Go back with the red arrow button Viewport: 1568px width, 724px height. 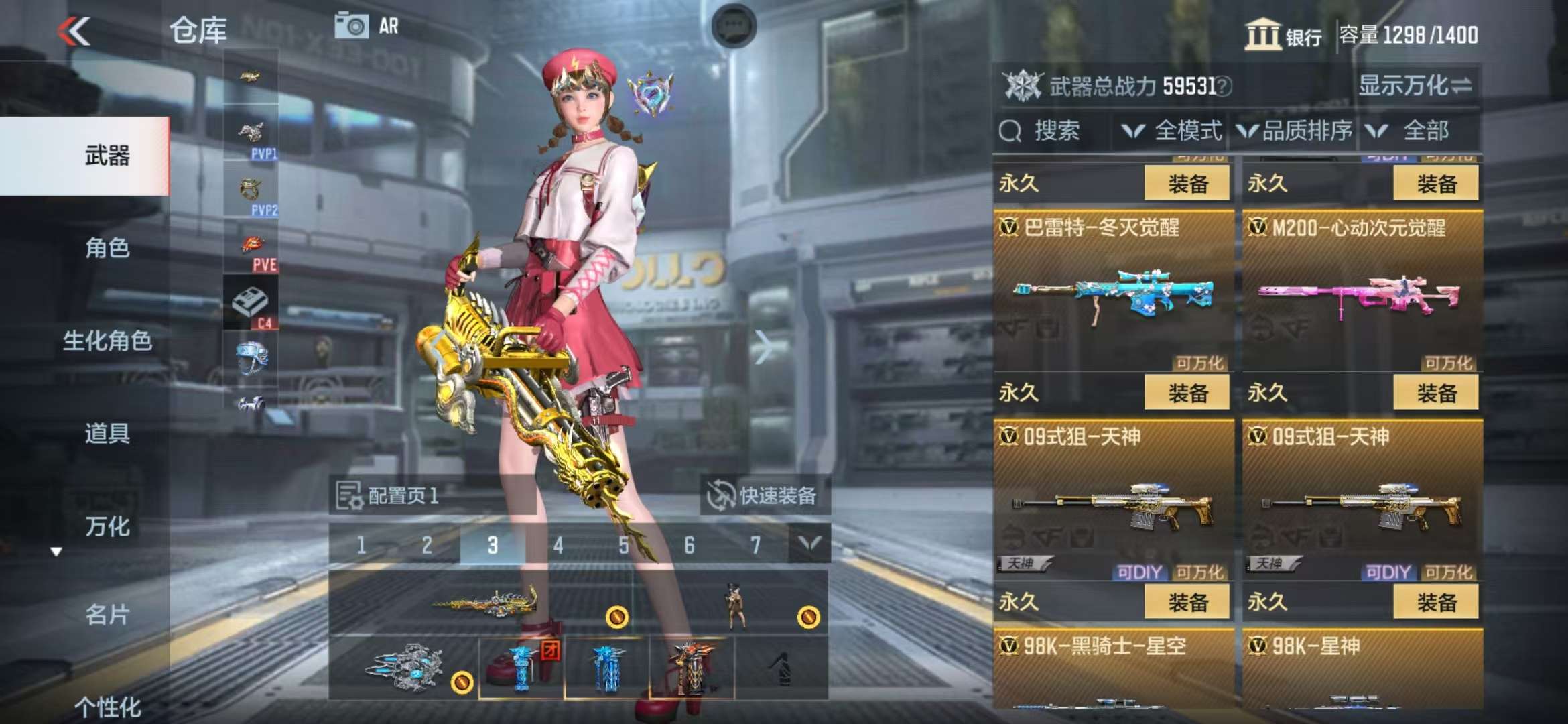click(x=74, y=31)
